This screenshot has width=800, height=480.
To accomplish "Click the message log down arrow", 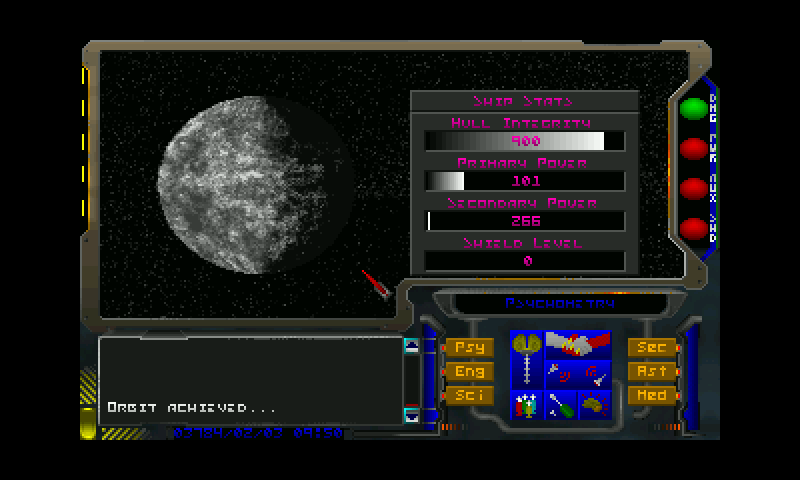I will pyautogui.click(x=412, y=415).
